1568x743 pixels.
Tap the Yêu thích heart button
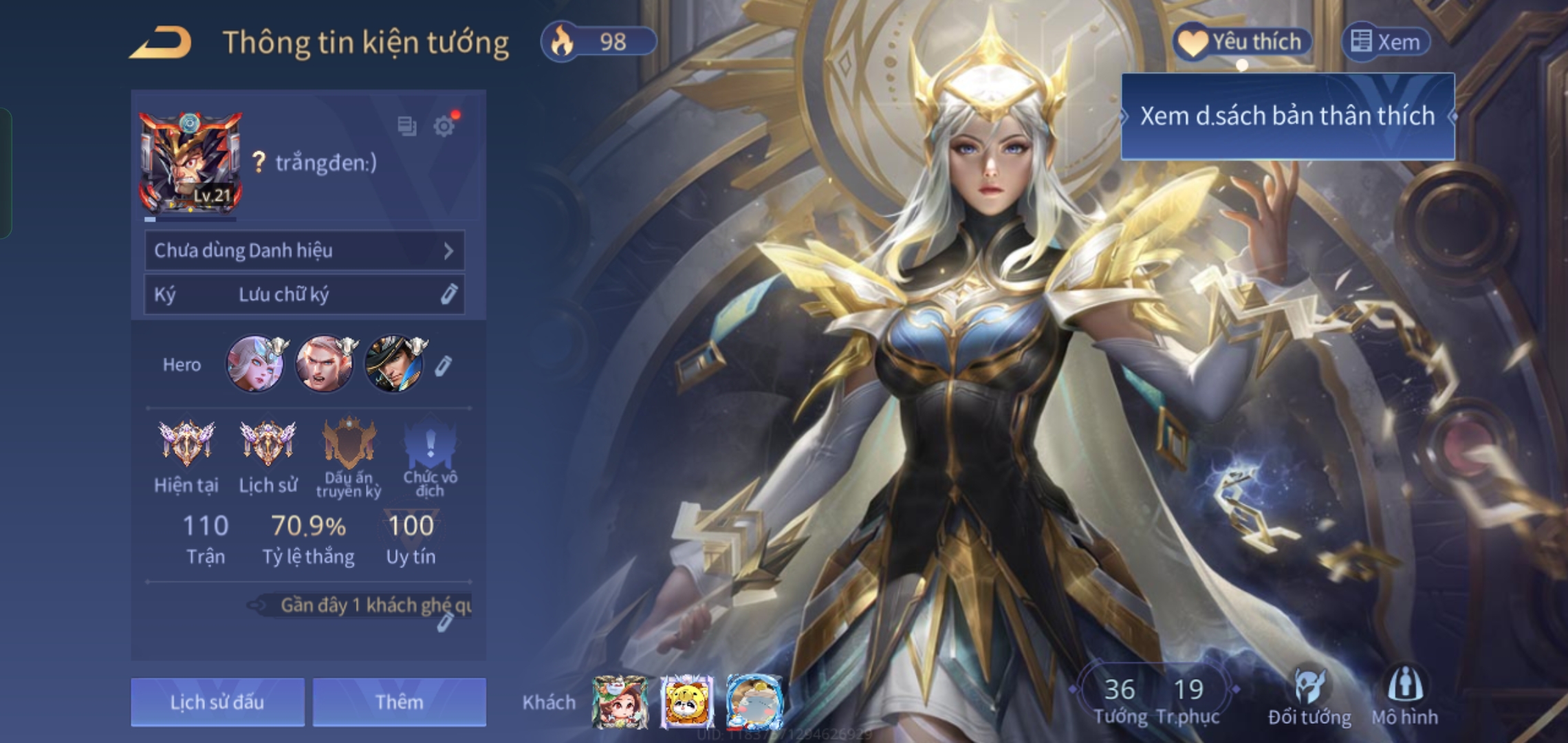[1242, 42]
